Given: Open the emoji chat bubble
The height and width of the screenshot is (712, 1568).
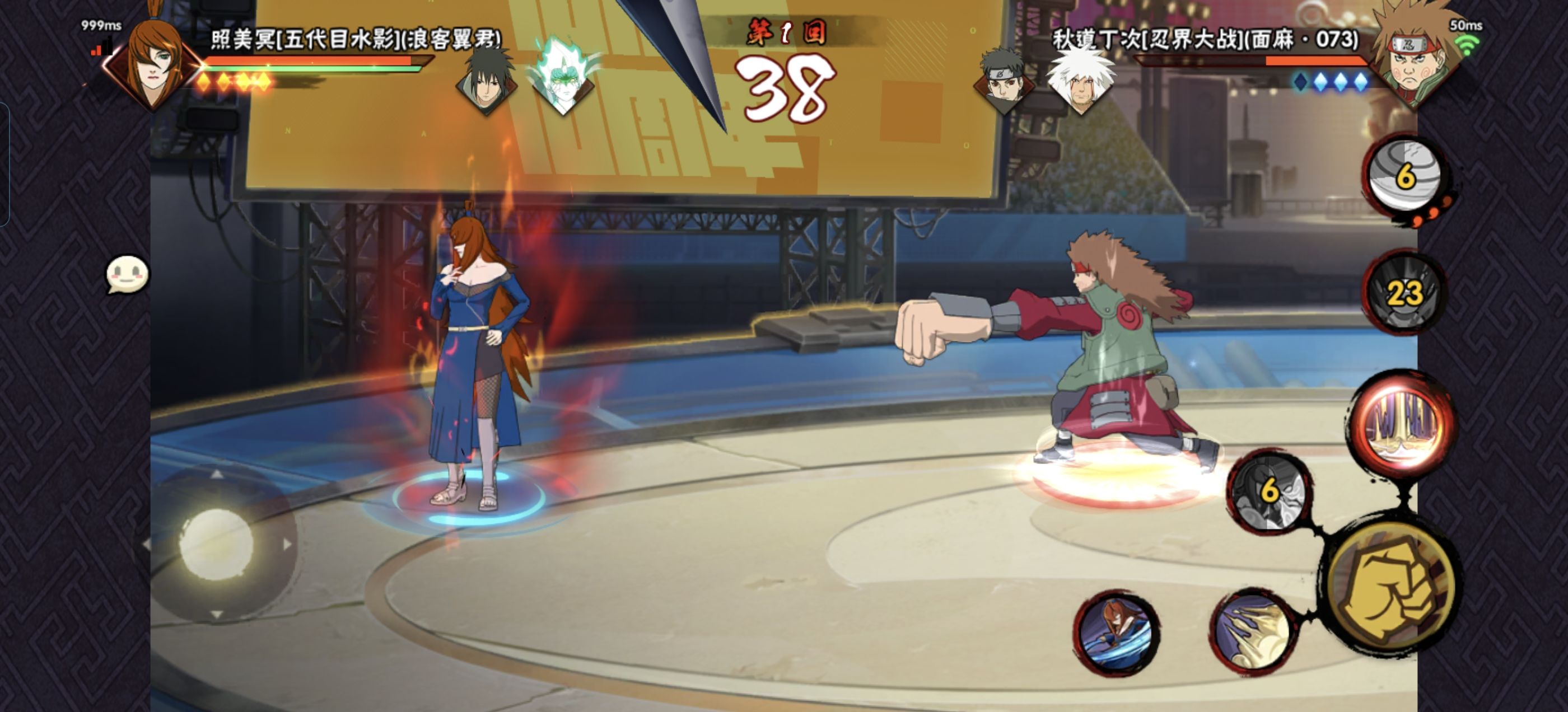Looking at the screenshot, I should tap(127, 274).
